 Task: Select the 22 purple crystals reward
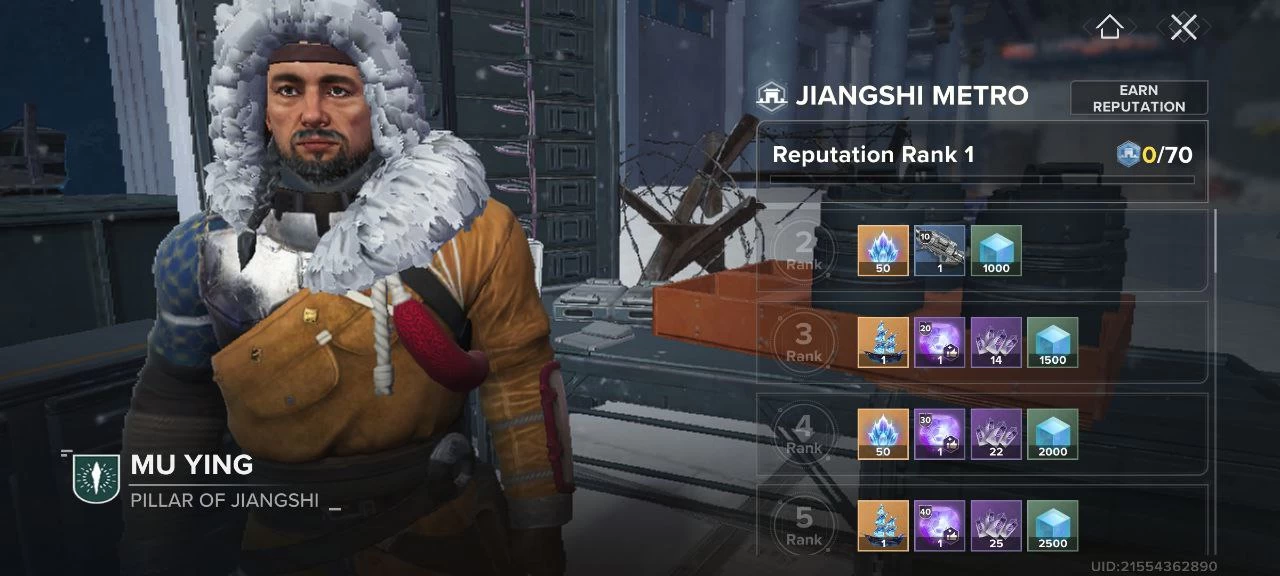(x=996, y=434)
